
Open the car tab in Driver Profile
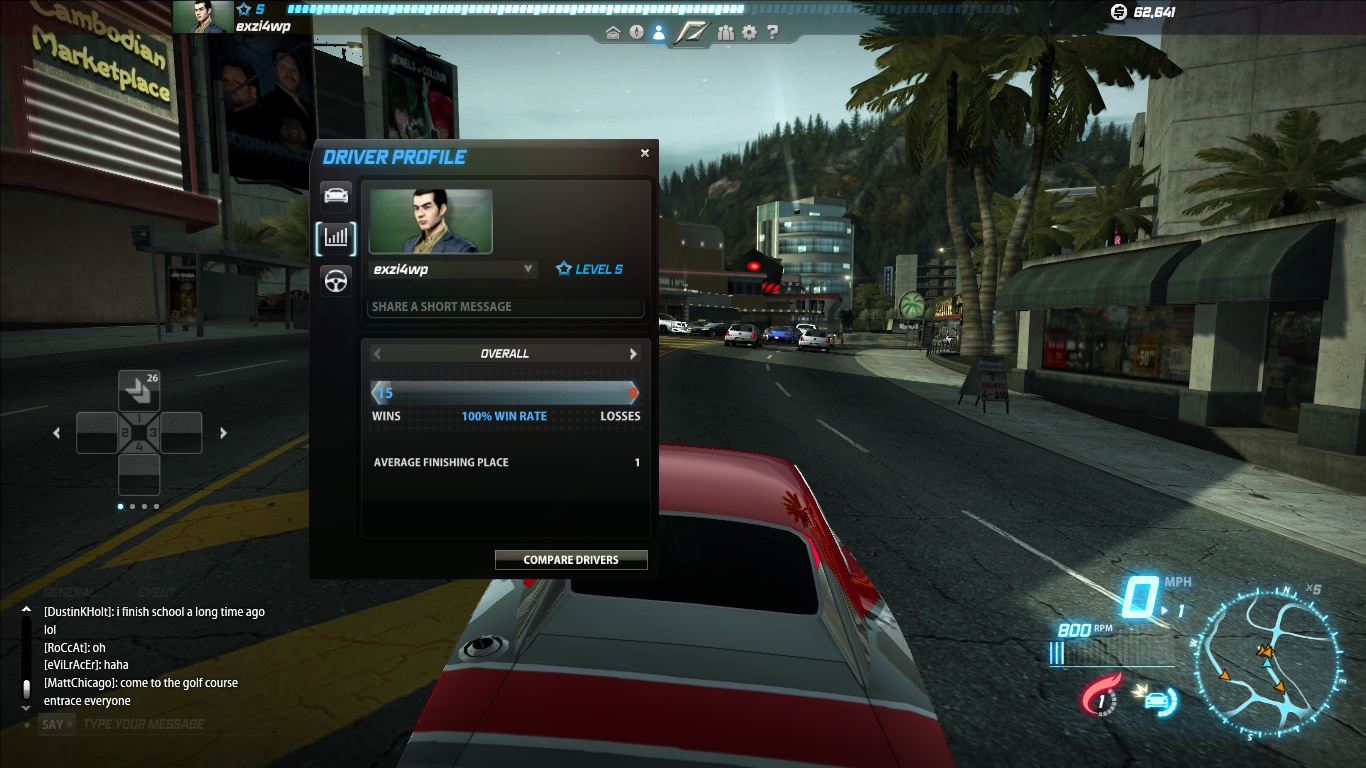(337, 194)
